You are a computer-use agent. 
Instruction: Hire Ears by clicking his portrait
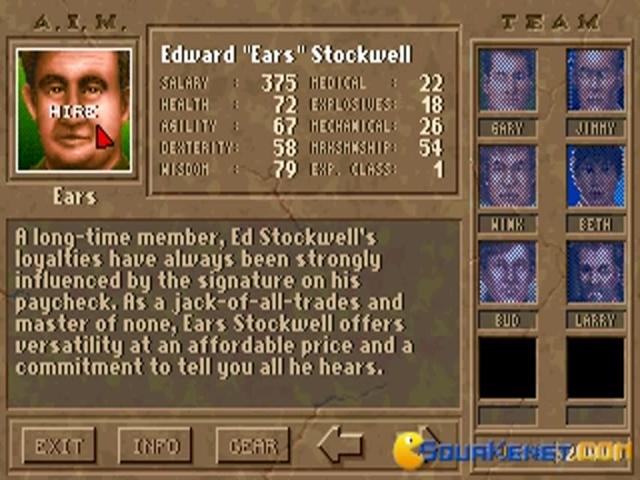[74, 109]
